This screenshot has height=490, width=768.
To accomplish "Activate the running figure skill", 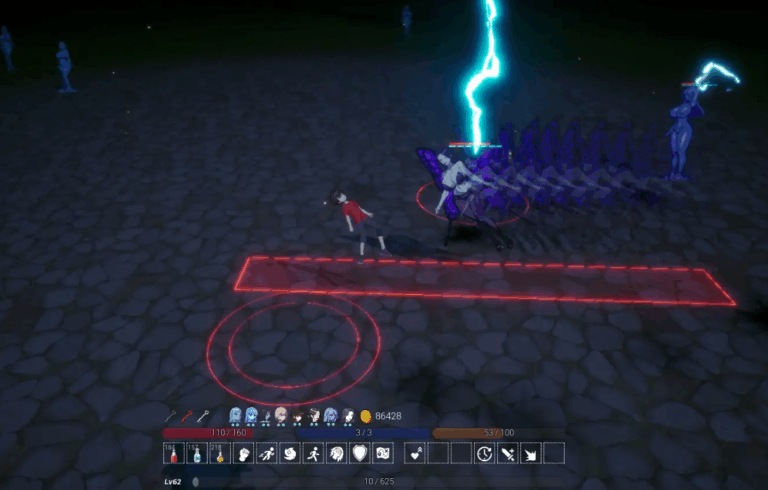I will pos(312,454).
